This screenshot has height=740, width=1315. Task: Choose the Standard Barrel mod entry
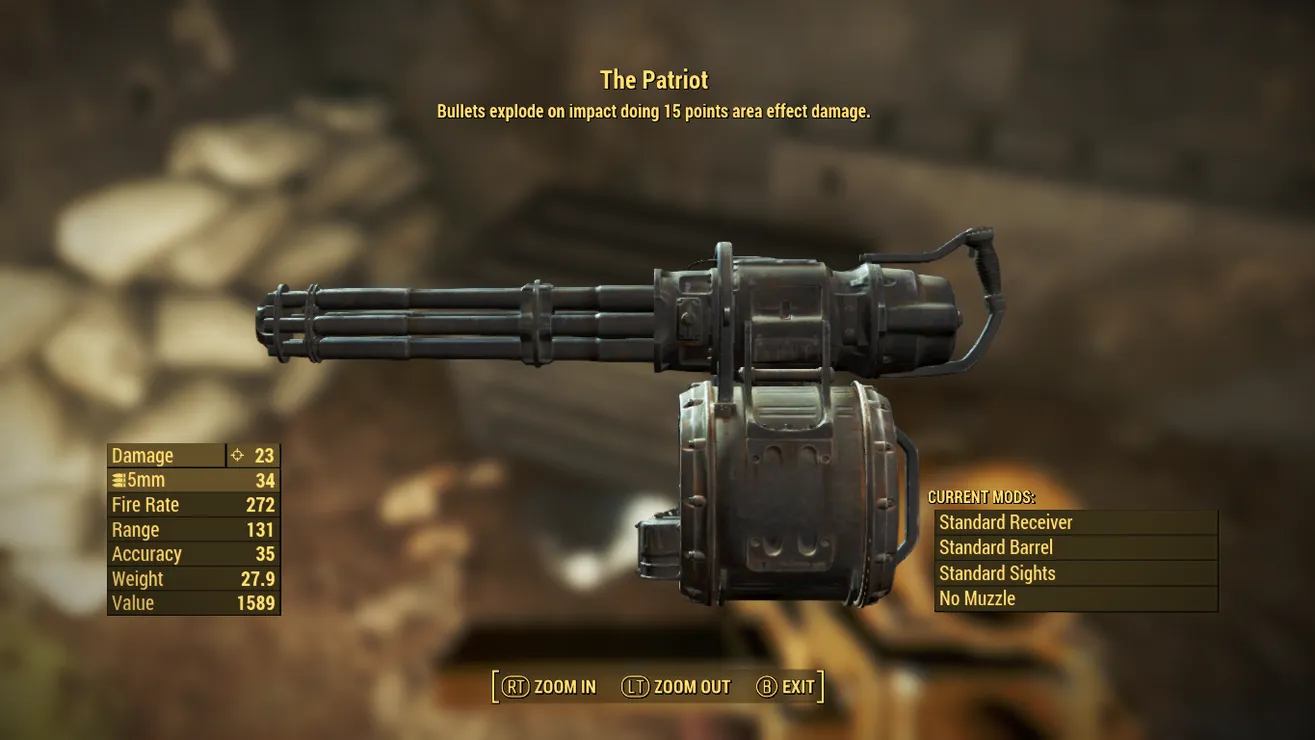pyautogui.click(x=1075, y=548)
